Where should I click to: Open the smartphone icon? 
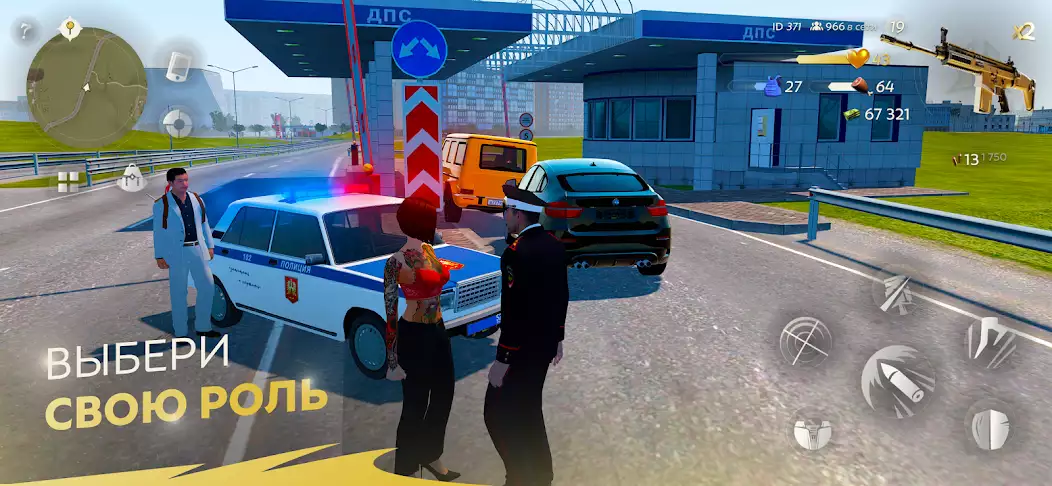tap(179, 66)
